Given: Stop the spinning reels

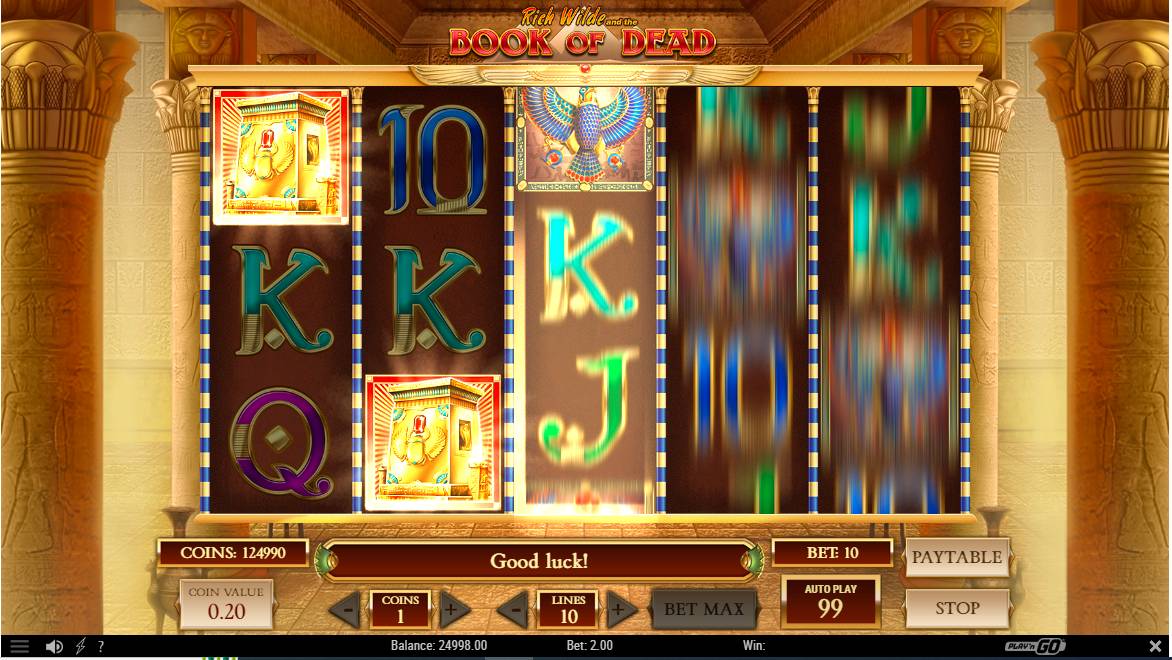Looking at the screenshot, I should click(957, 607).
